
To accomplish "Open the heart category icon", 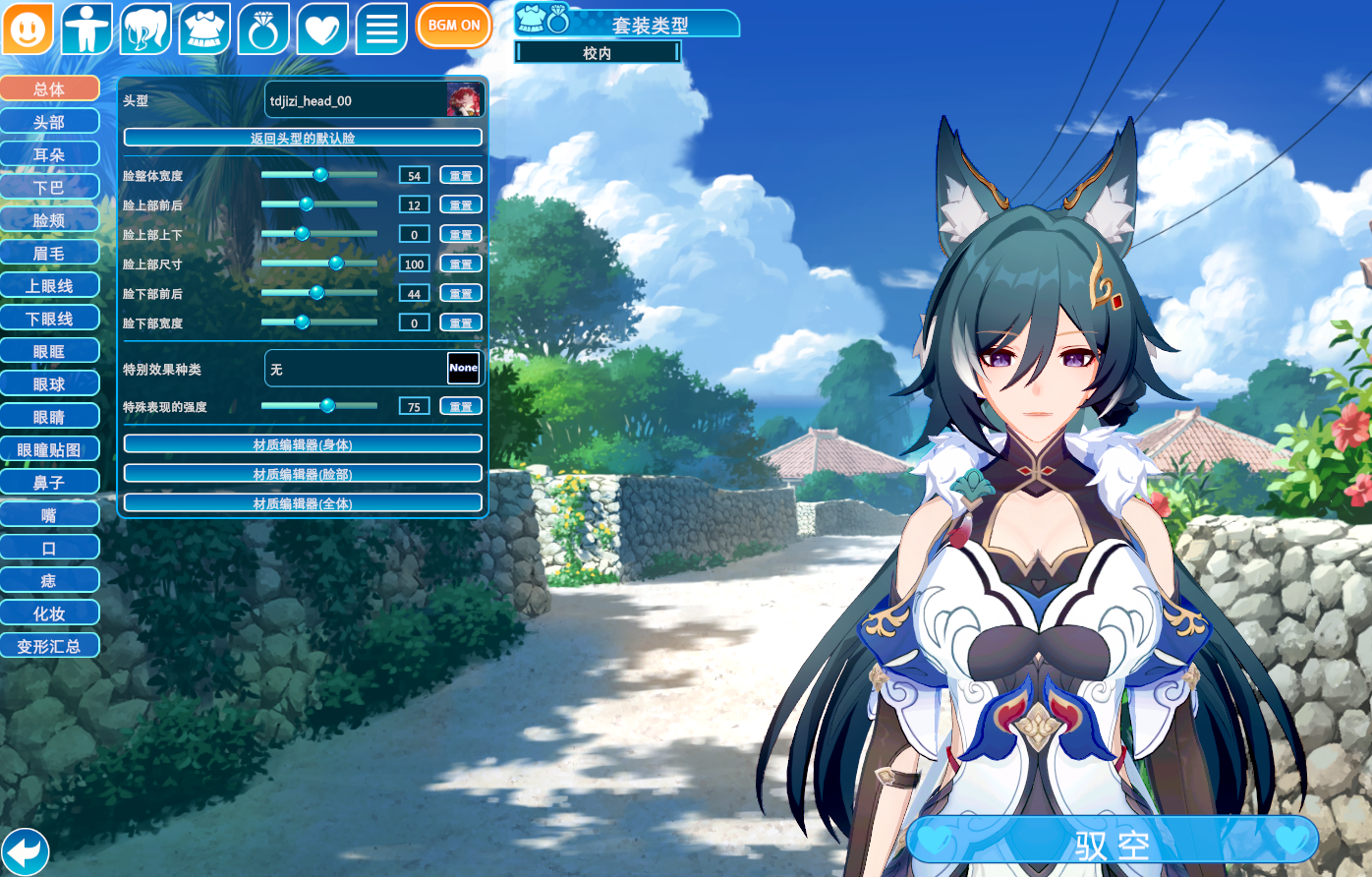I will coord(322,29).
